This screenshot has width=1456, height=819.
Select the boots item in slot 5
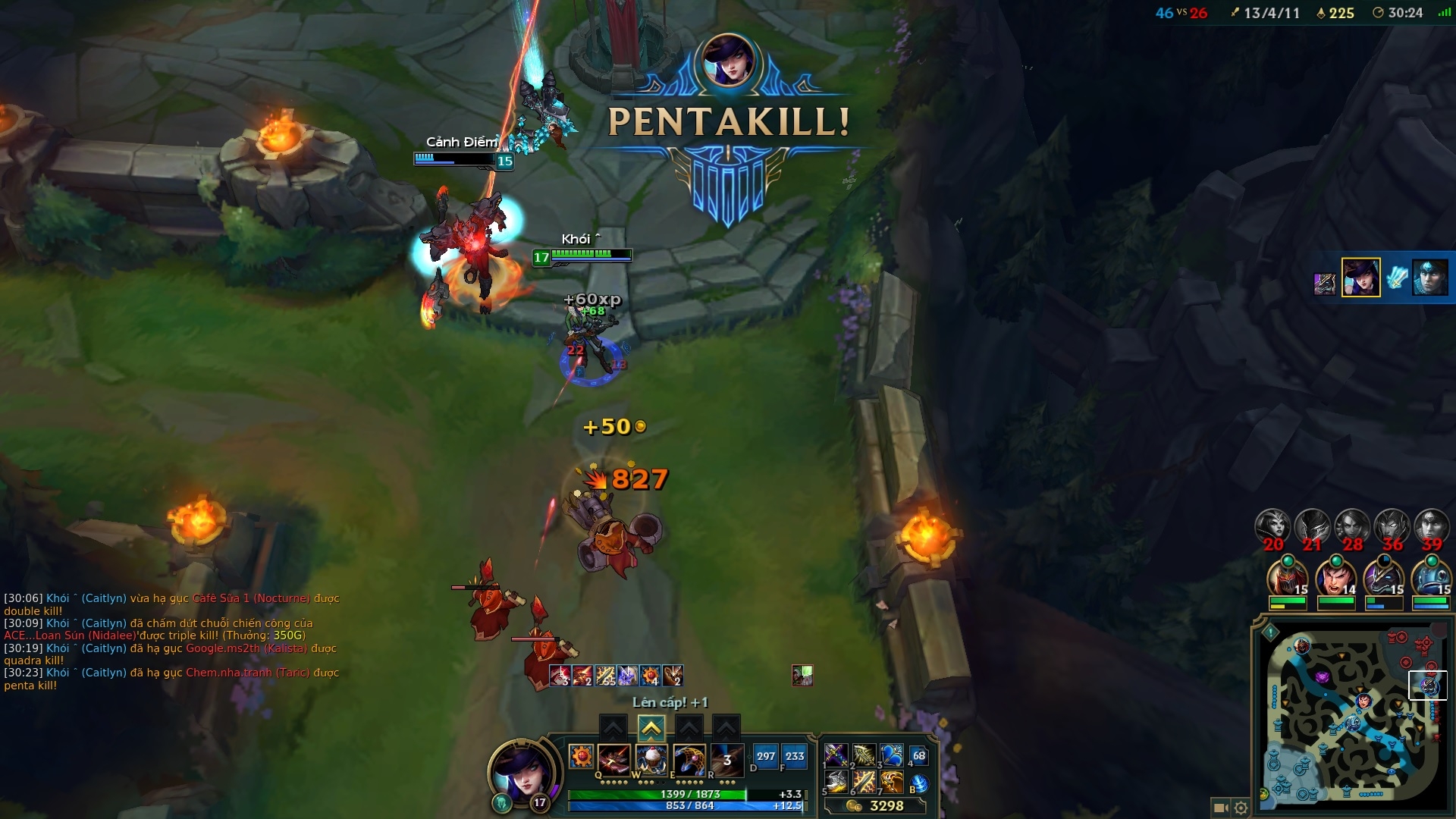pyautogui.click(x=836, y=782)
